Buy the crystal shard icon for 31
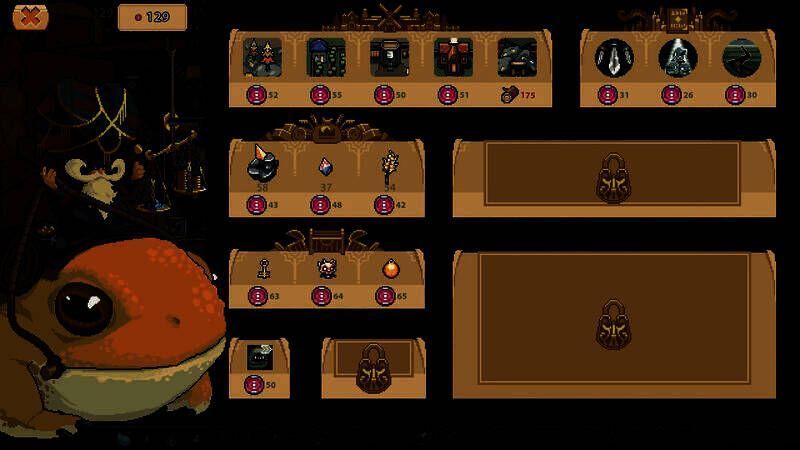 coord(614,58)
